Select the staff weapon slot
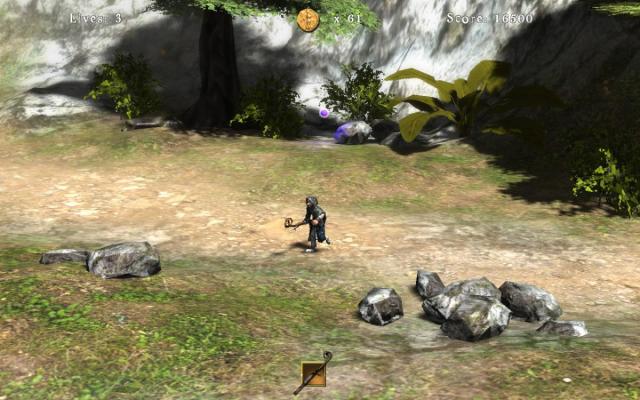The height and width of the screenshot is (400, 640). coord(314,374)
